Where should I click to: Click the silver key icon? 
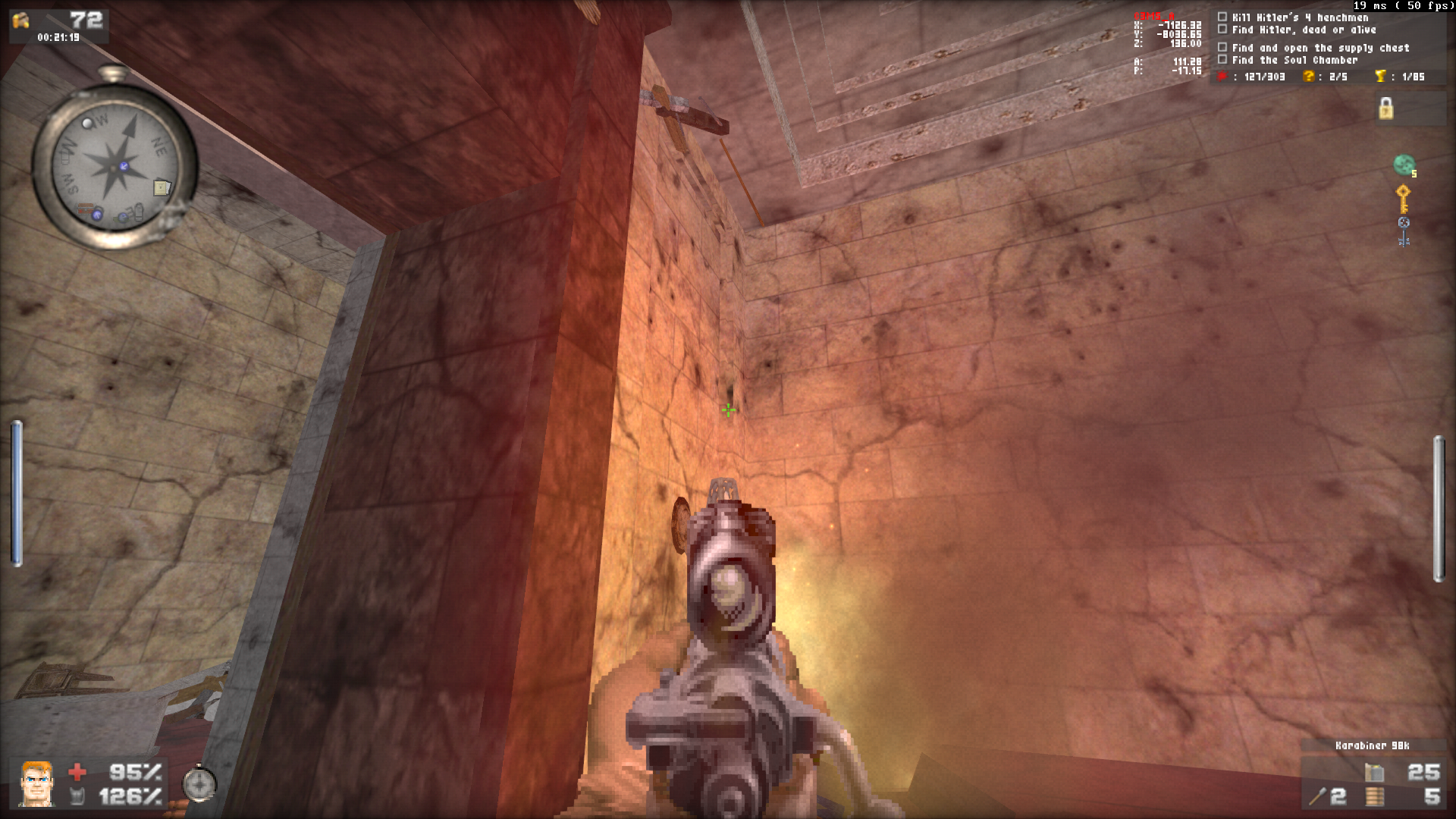point(1404,231)
